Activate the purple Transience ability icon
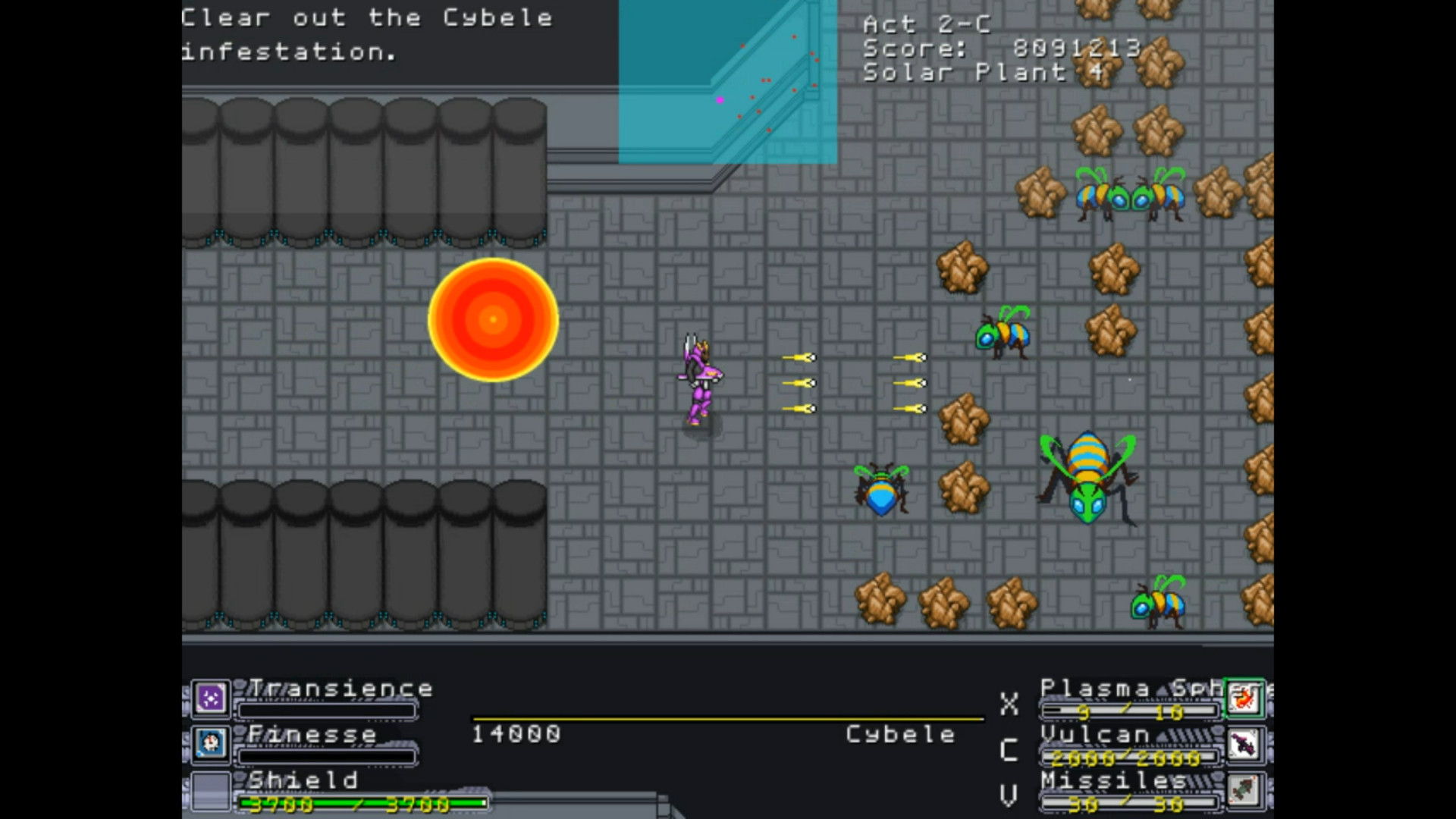The width and height of the screenshot is (1456, 819). pyautogui.click(x=210, y=698)
